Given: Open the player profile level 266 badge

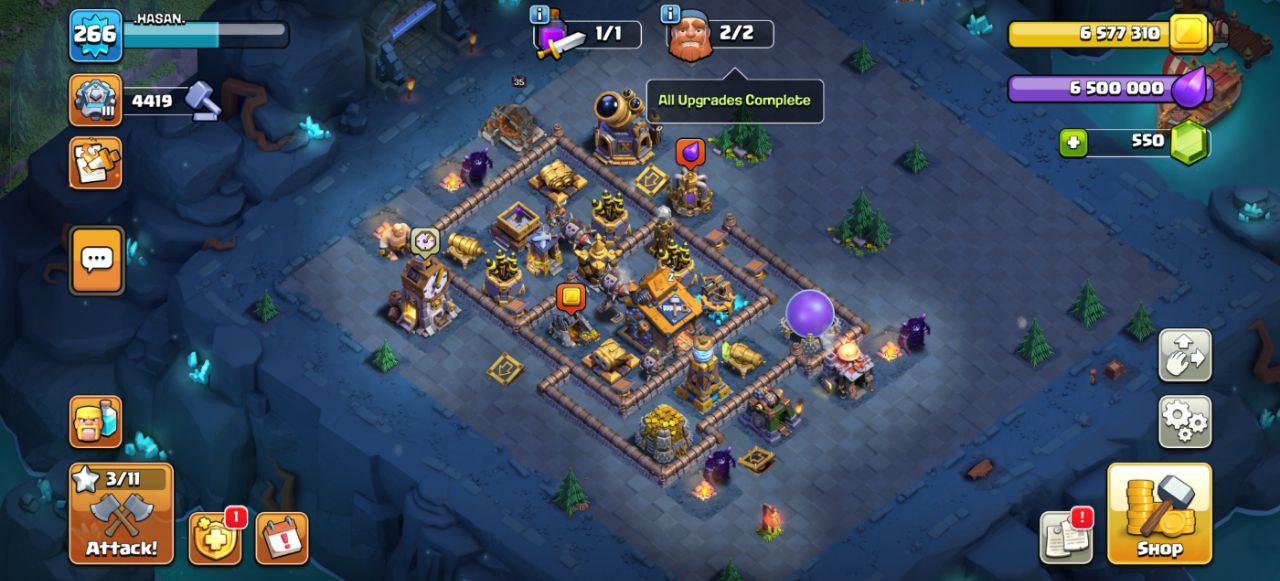Looking at the screenshot, I should point(95,35).
